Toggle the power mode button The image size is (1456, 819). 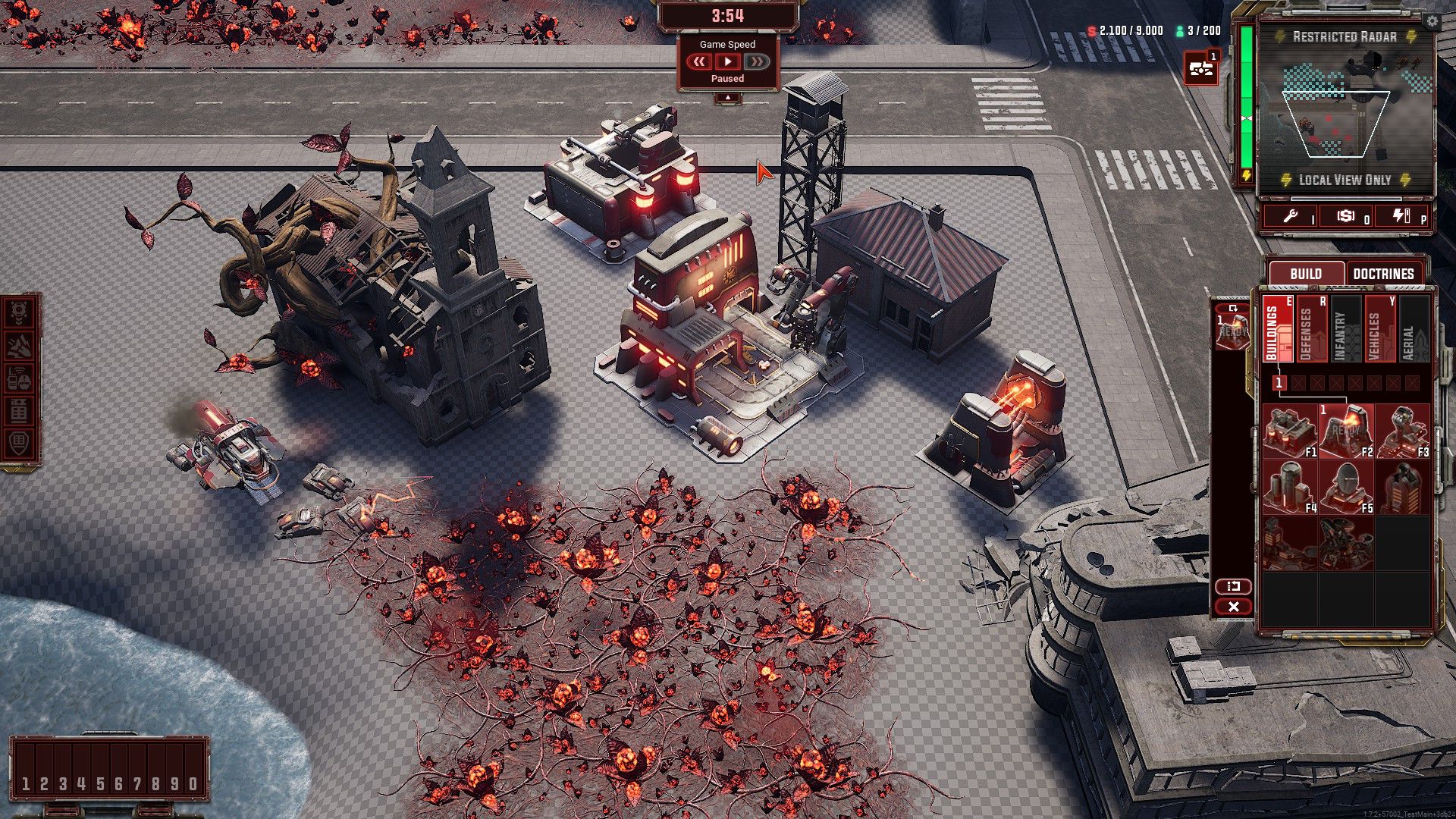pos(1401,216)
